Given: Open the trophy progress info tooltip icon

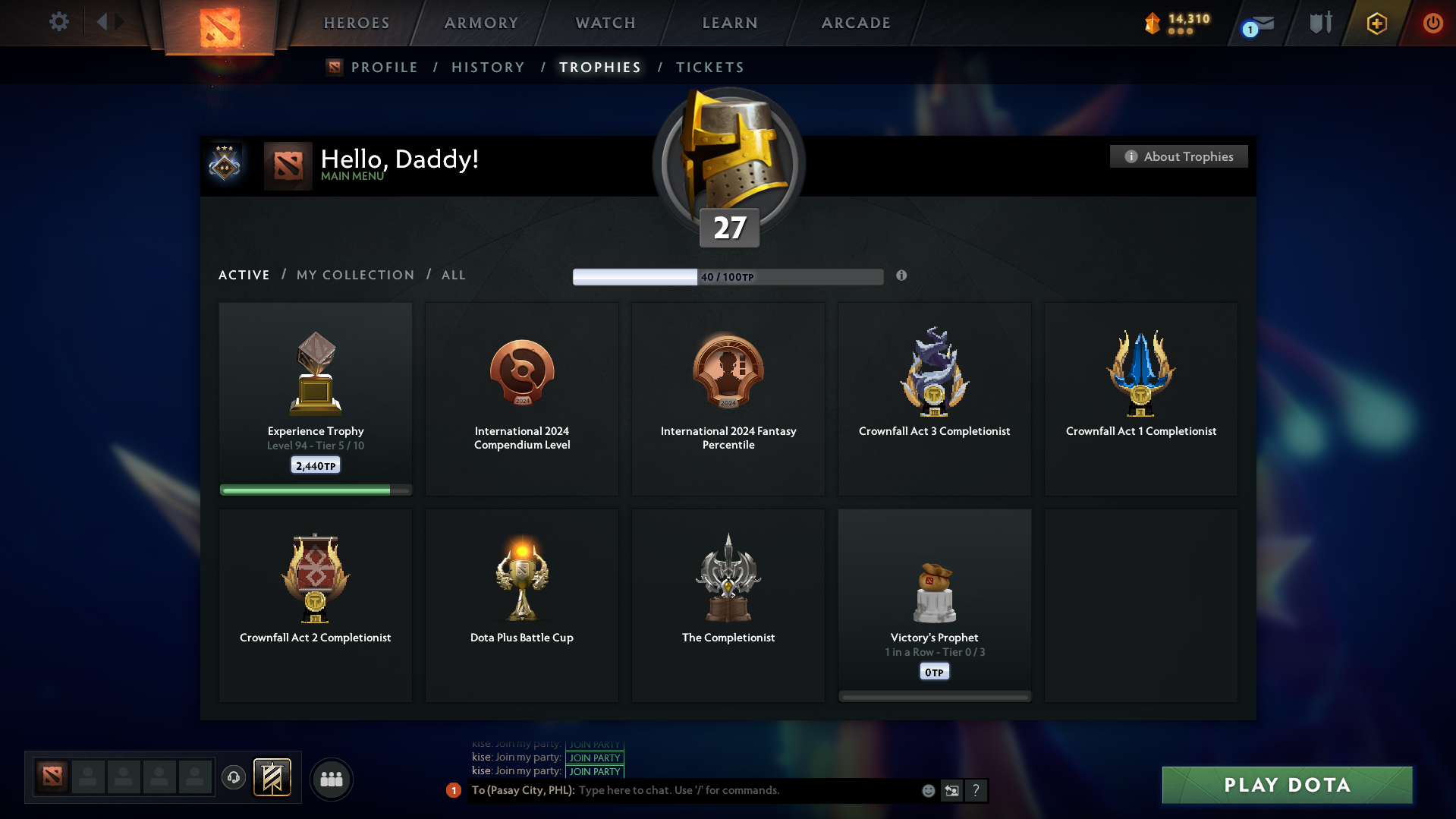Looking at the screenshot, I should click(x=902, y=276).
